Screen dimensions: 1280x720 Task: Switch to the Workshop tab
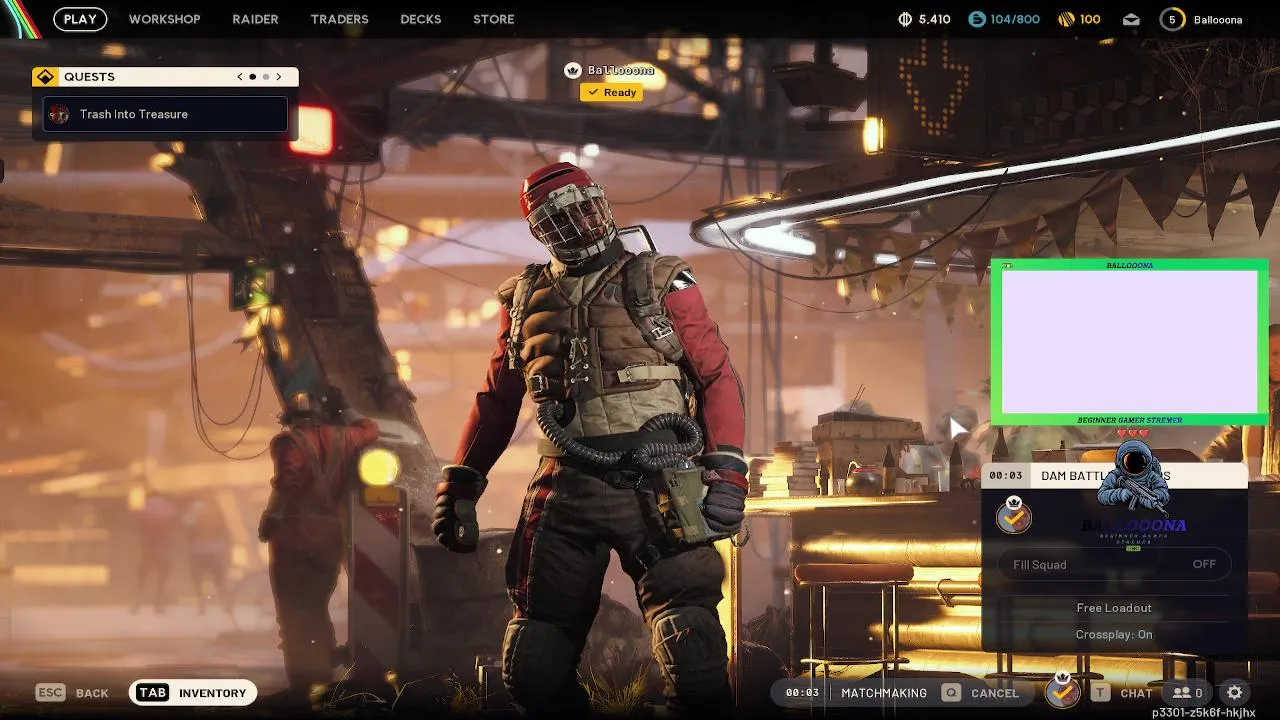pos(164,19)
